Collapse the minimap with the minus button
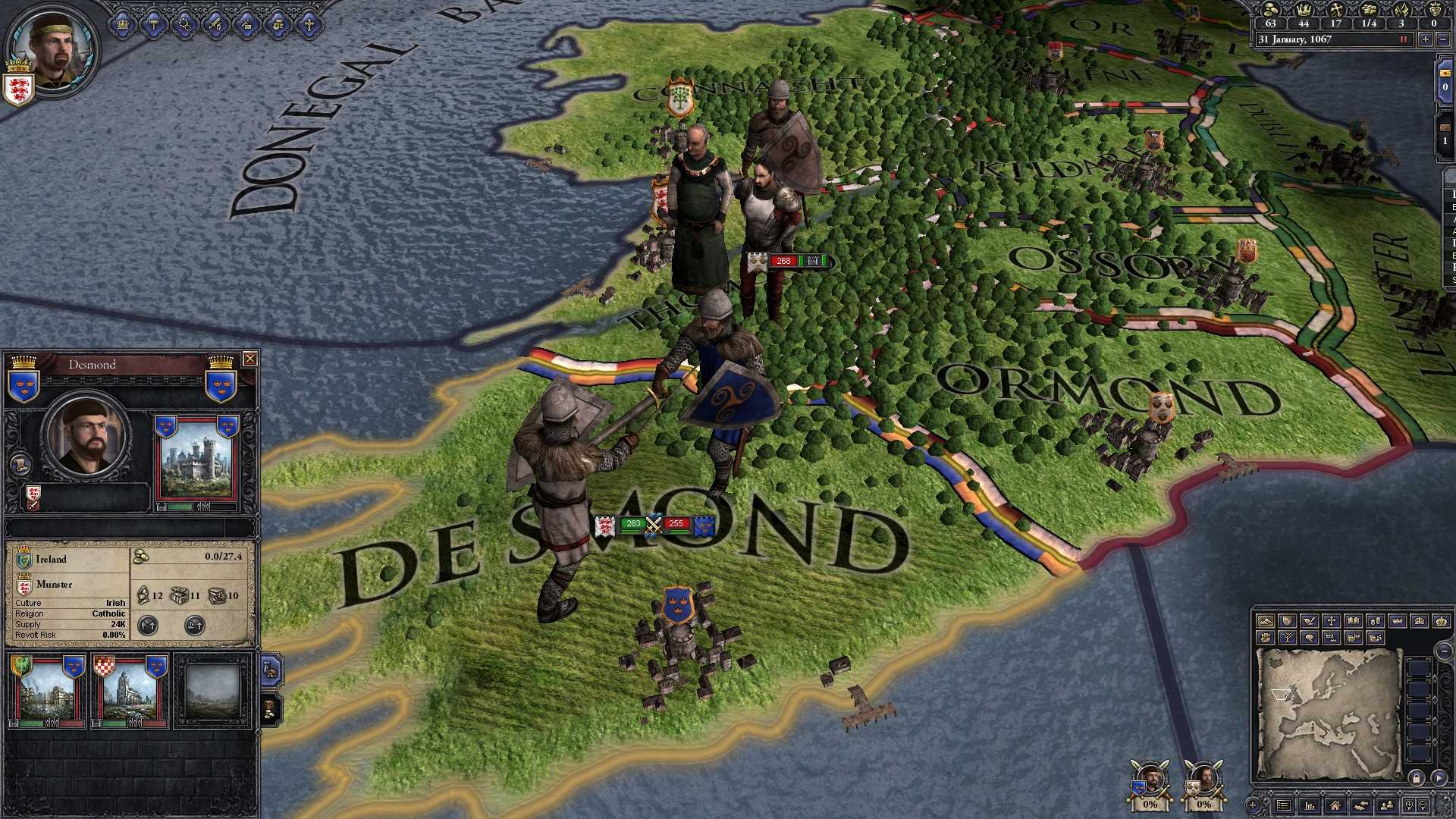 coord(1442,652)
